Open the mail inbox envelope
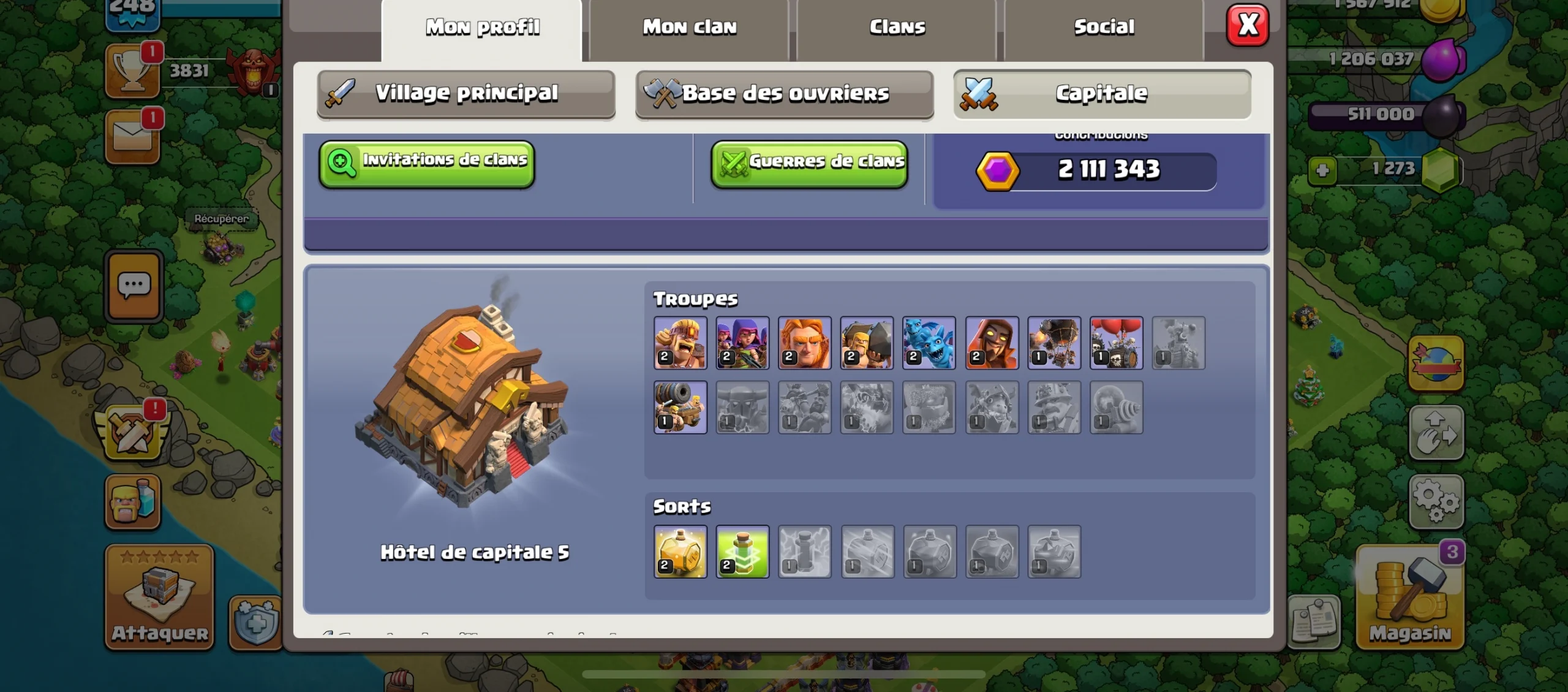The image size is (1568, 692). coord(132,137)
